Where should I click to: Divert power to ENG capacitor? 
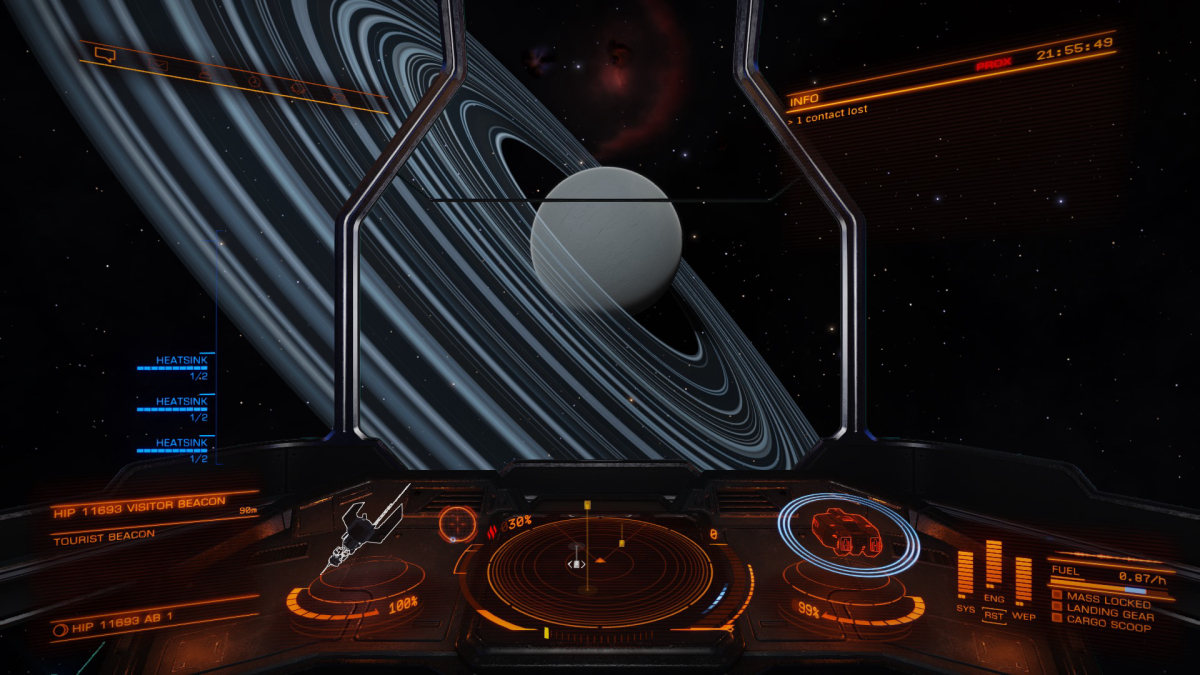(x=994, y=568)
